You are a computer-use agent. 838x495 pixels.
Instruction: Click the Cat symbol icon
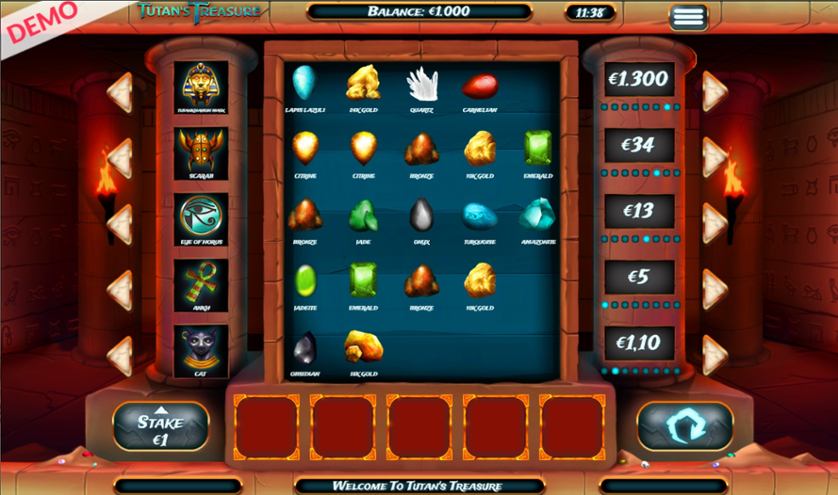(x=201, y=350)
